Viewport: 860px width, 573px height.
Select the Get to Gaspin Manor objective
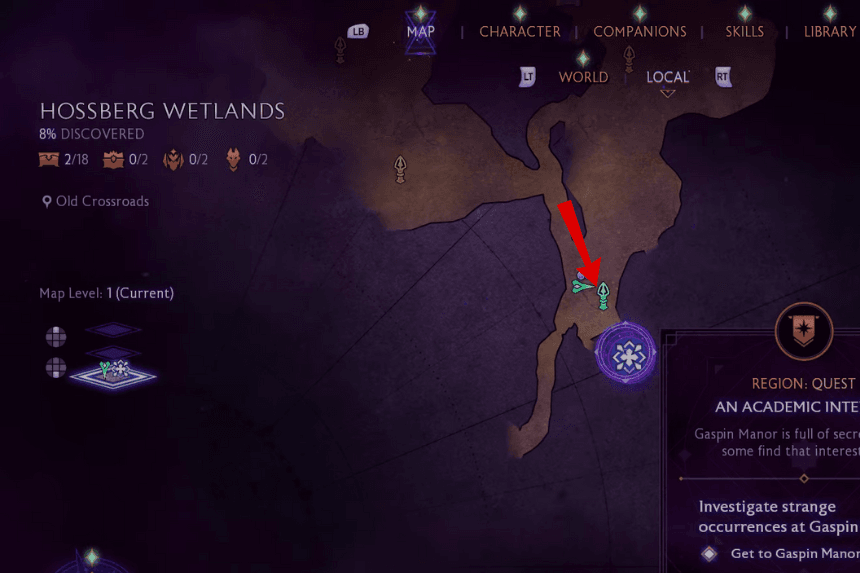[x=794, y=553]
